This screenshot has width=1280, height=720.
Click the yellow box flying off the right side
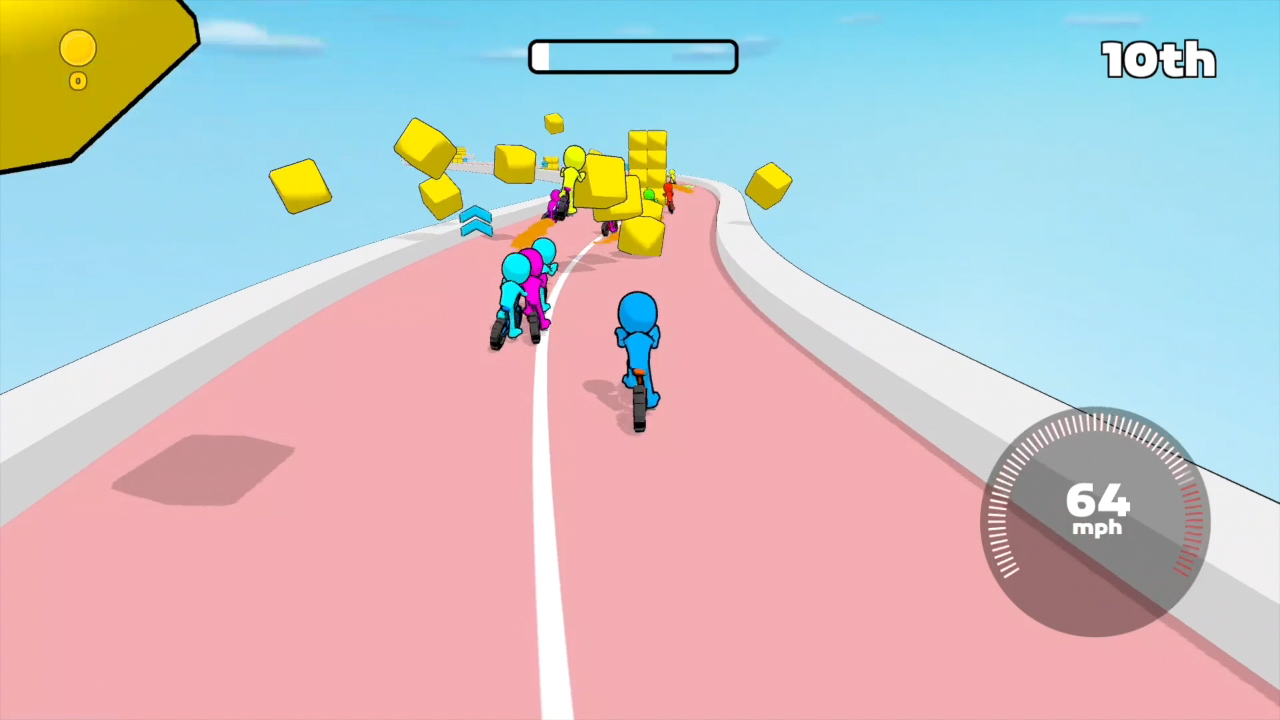(x=770, y=183)
